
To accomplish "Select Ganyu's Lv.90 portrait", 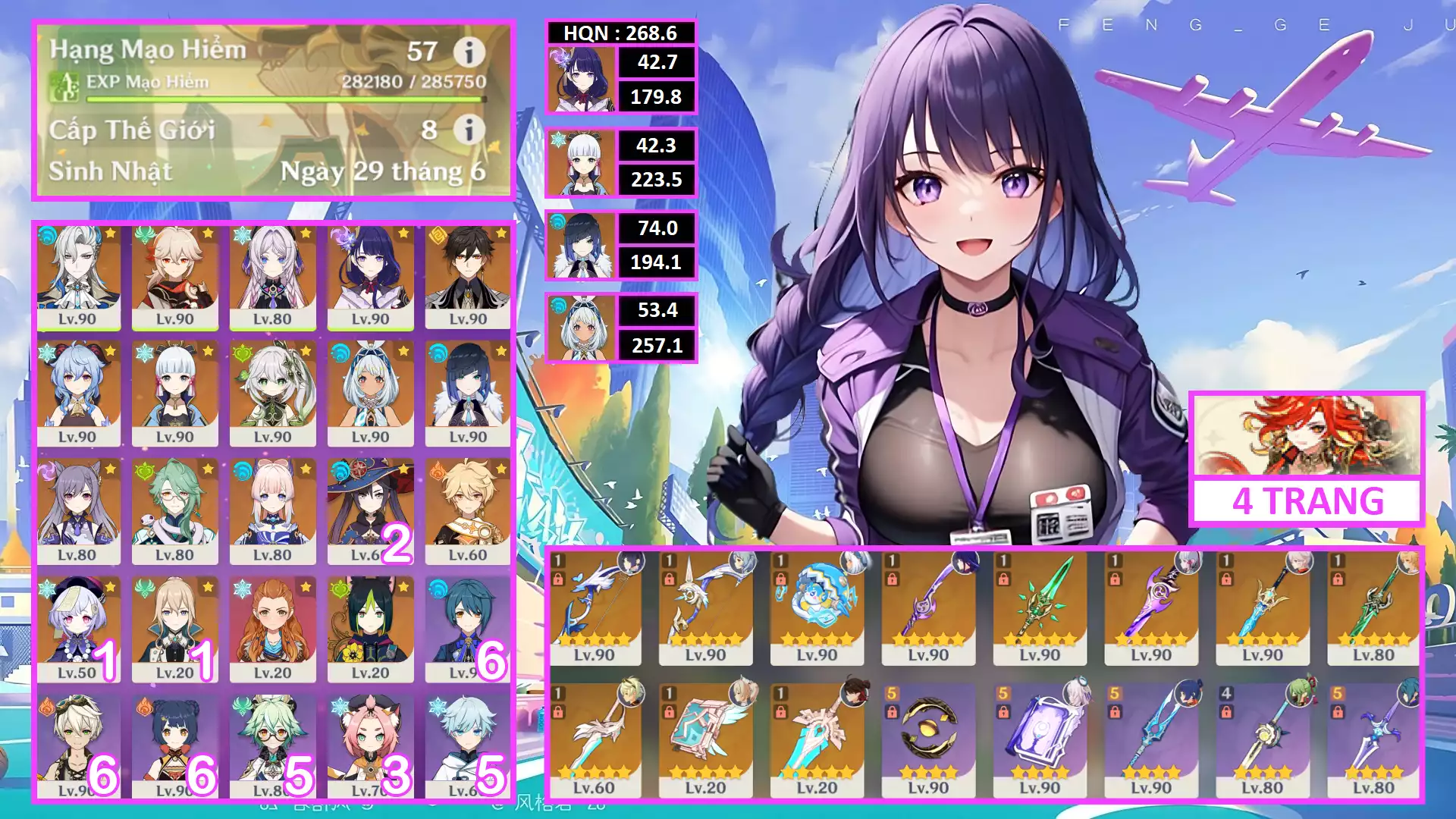I will pyautogui.click(x=78, y=394).
